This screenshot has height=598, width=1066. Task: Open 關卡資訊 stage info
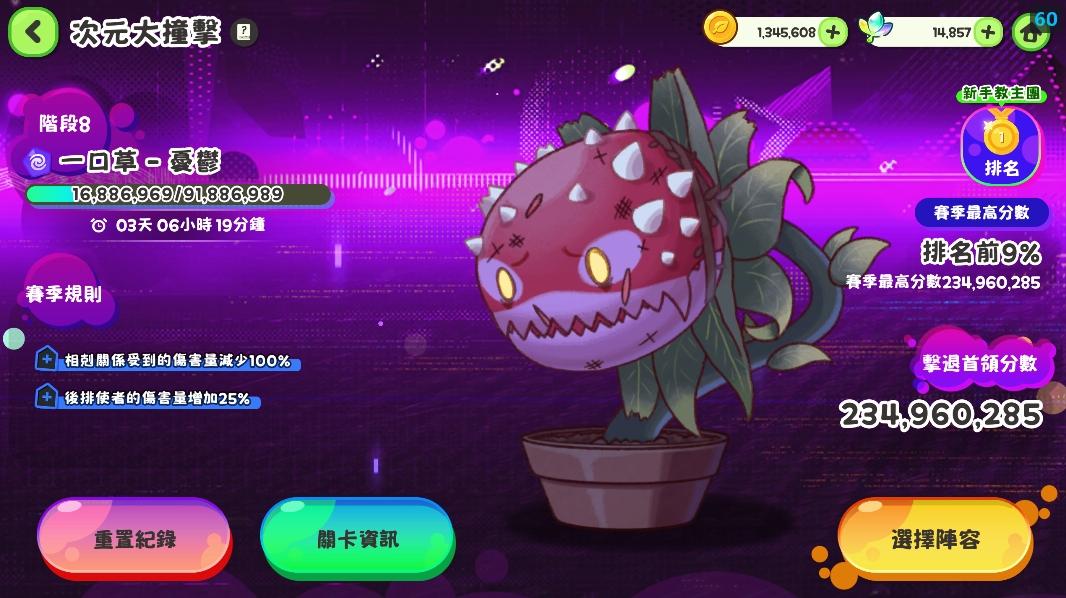[357, 539]
